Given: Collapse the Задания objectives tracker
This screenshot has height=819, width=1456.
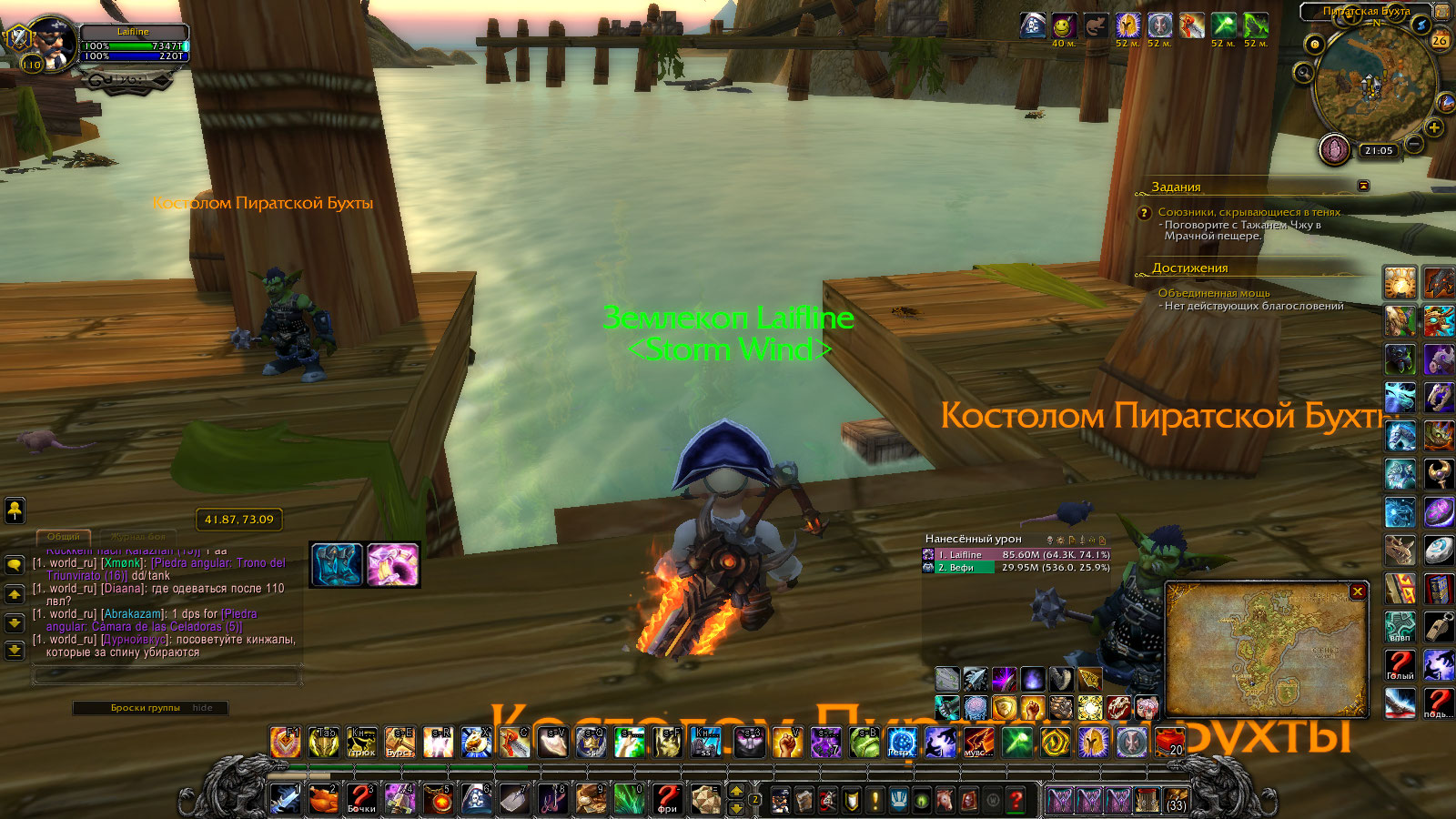Looking at the screenshot, I should (x=1363, y=186).
